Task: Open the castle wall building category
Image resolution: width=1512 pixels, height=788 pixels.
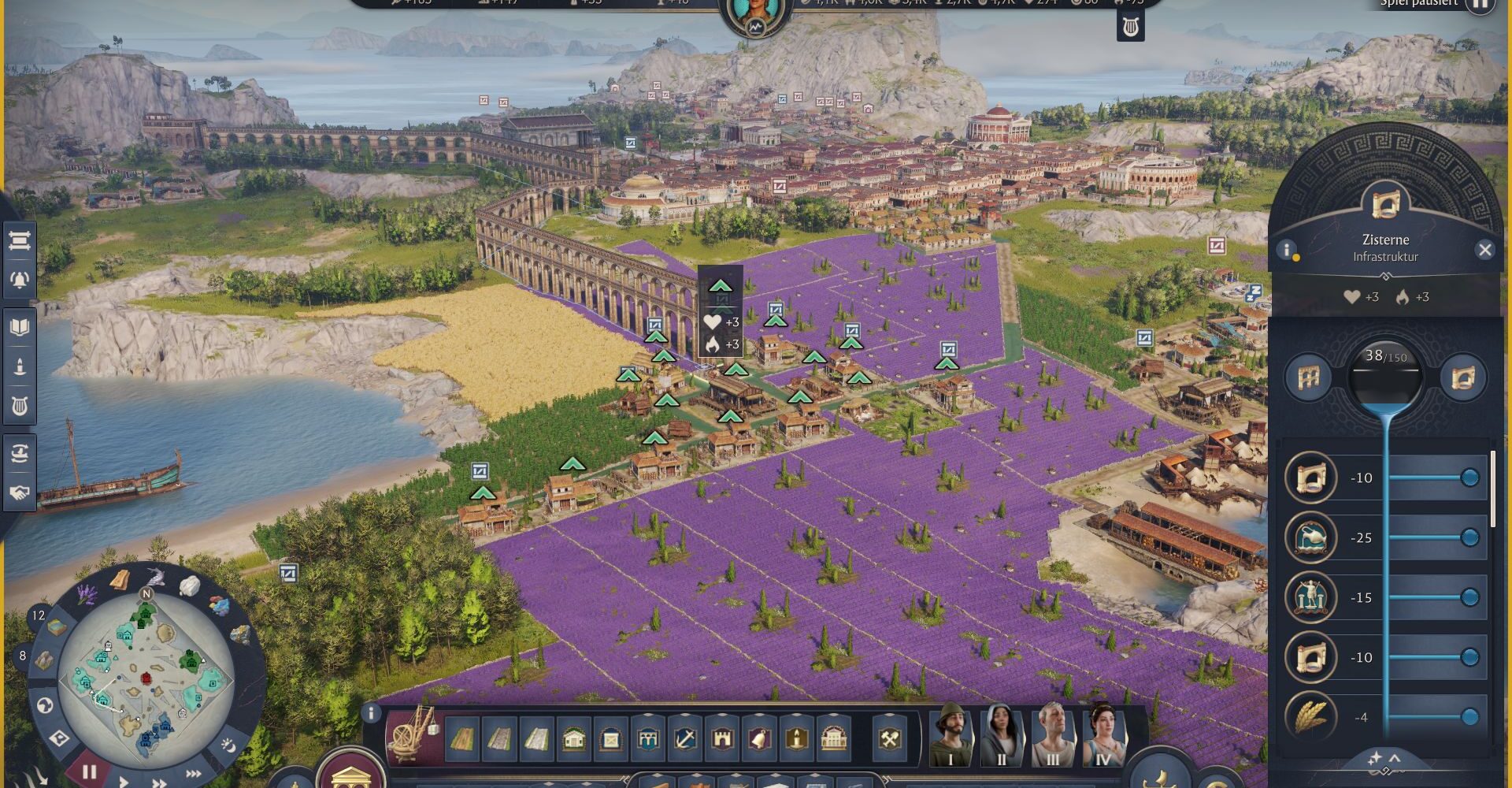Action: (721, 739)
